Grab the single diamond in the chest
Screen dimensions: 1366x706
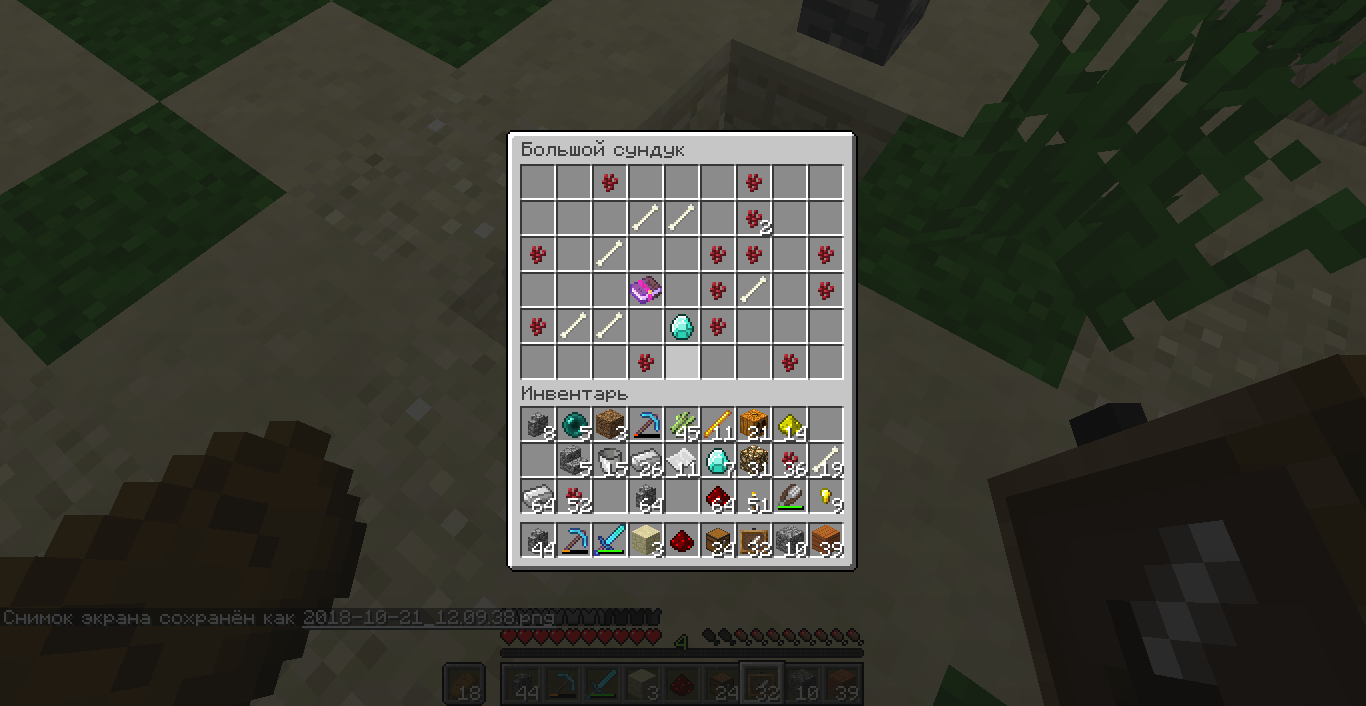tap(682, 327)
